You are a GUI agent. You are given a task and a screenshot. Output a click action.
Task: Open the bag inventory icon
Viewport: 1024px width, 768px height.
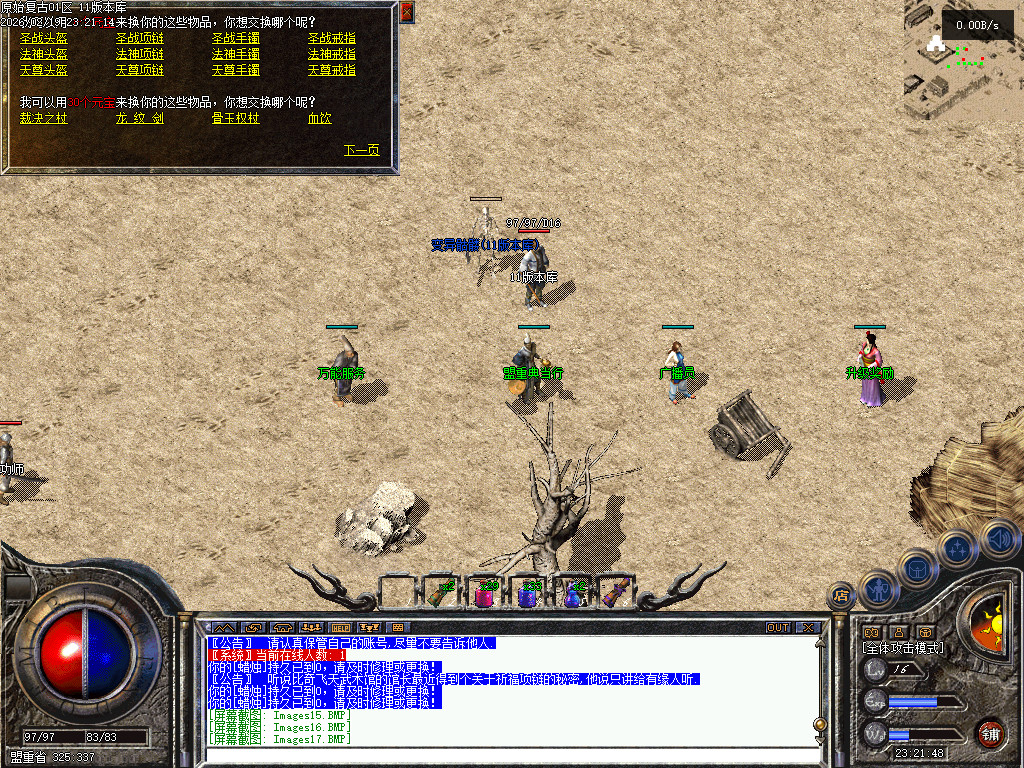(x=917, y=569)
